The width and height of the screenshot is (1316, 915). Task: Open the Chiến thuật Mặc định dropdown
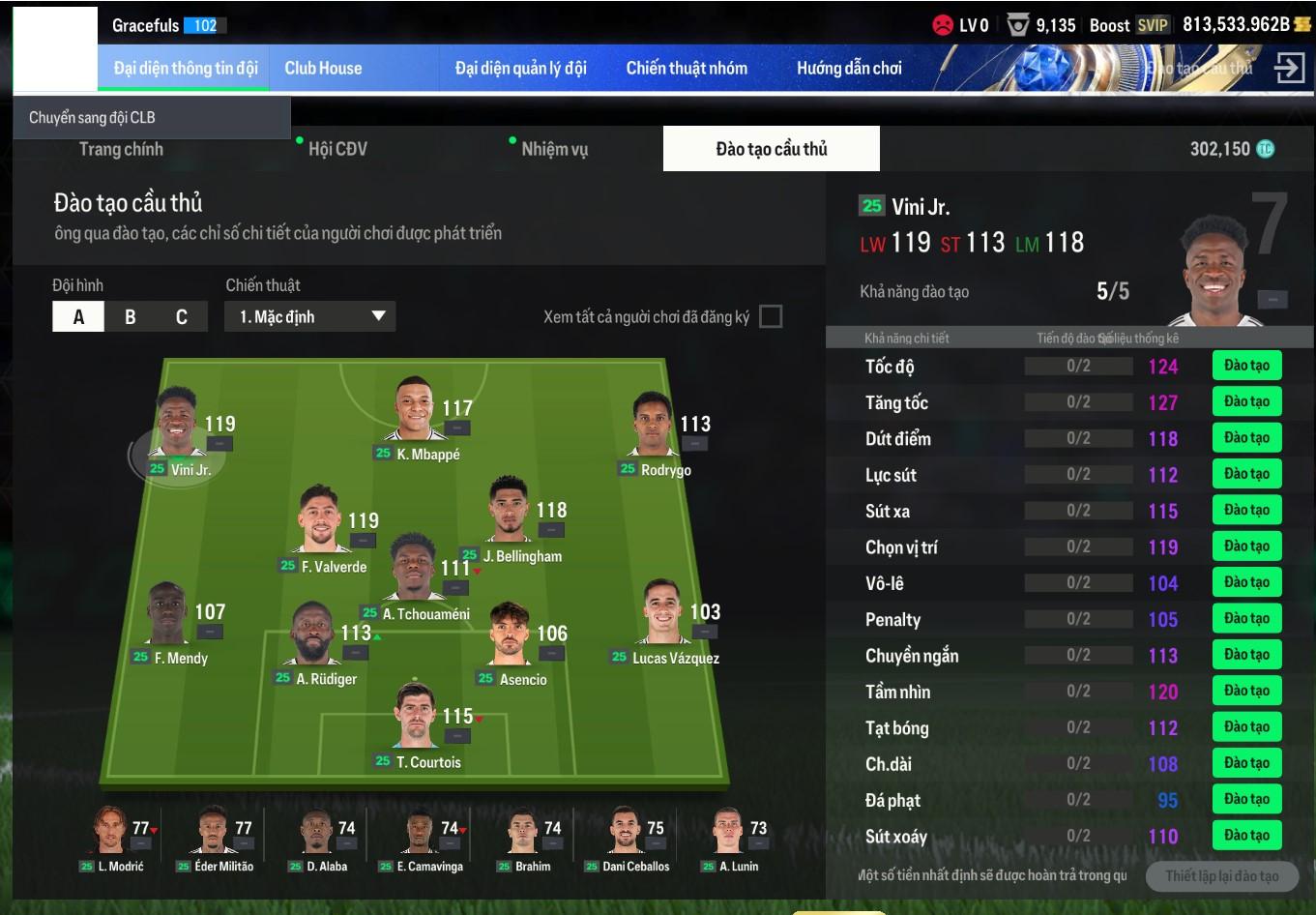[x=310, y=317]
